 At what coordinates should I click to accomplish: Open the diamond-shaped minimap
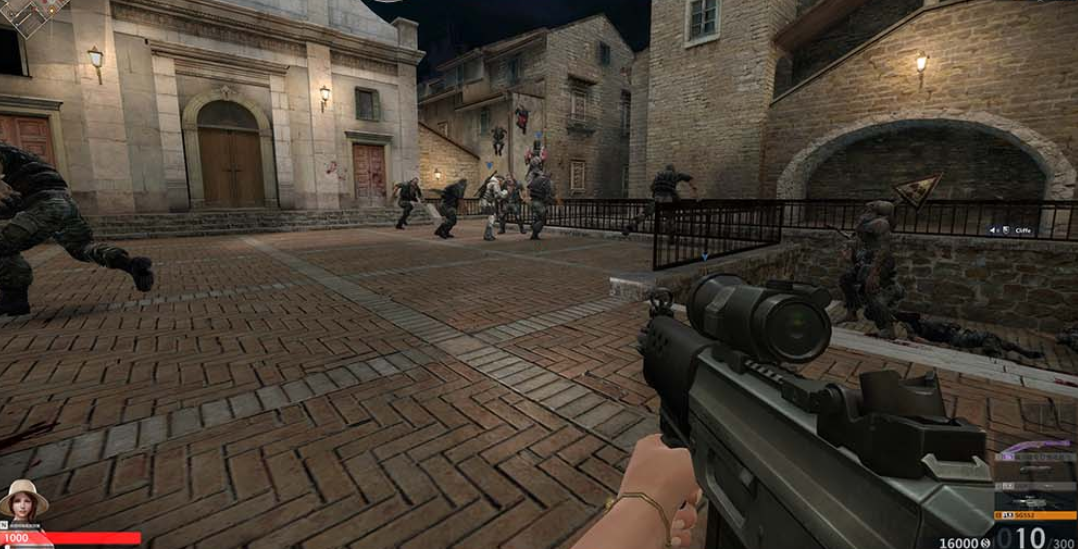(30, 10)
